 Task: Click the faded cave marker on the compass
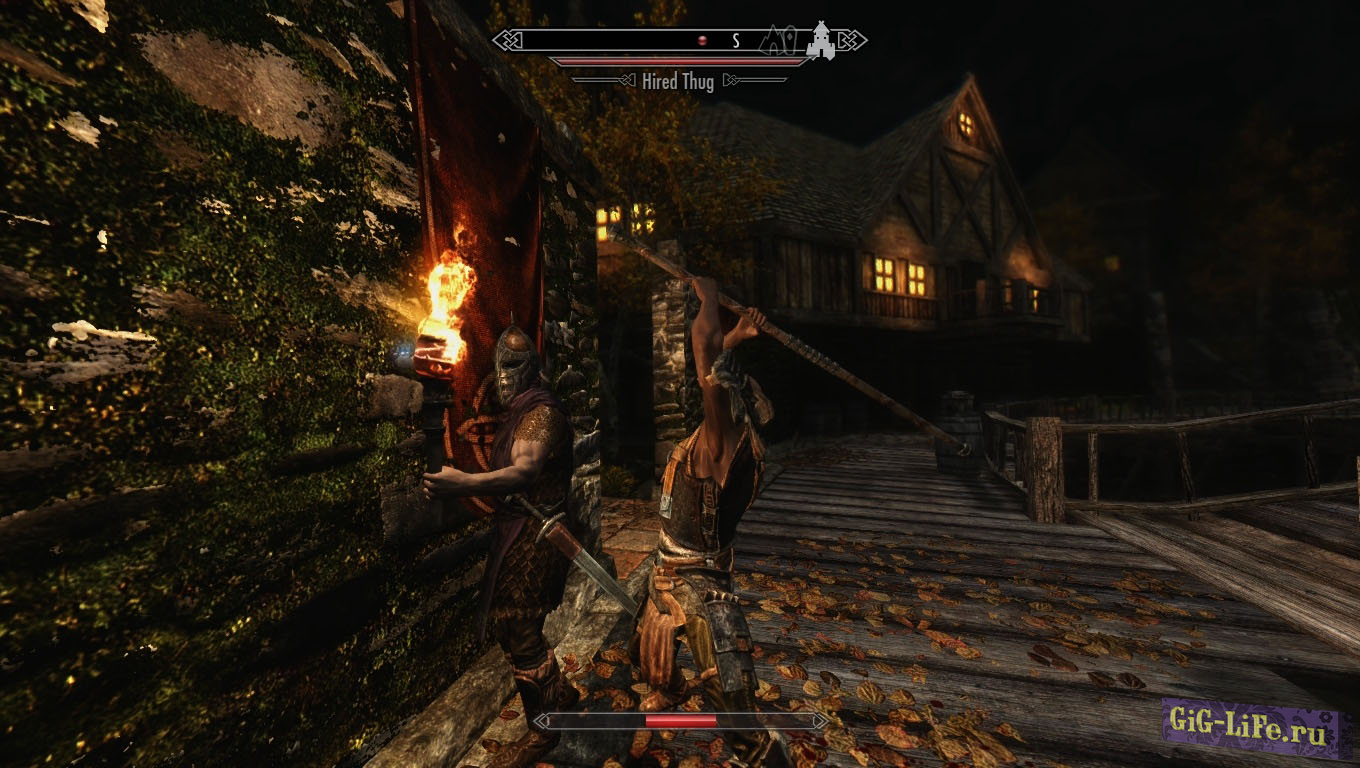[771, 41]
